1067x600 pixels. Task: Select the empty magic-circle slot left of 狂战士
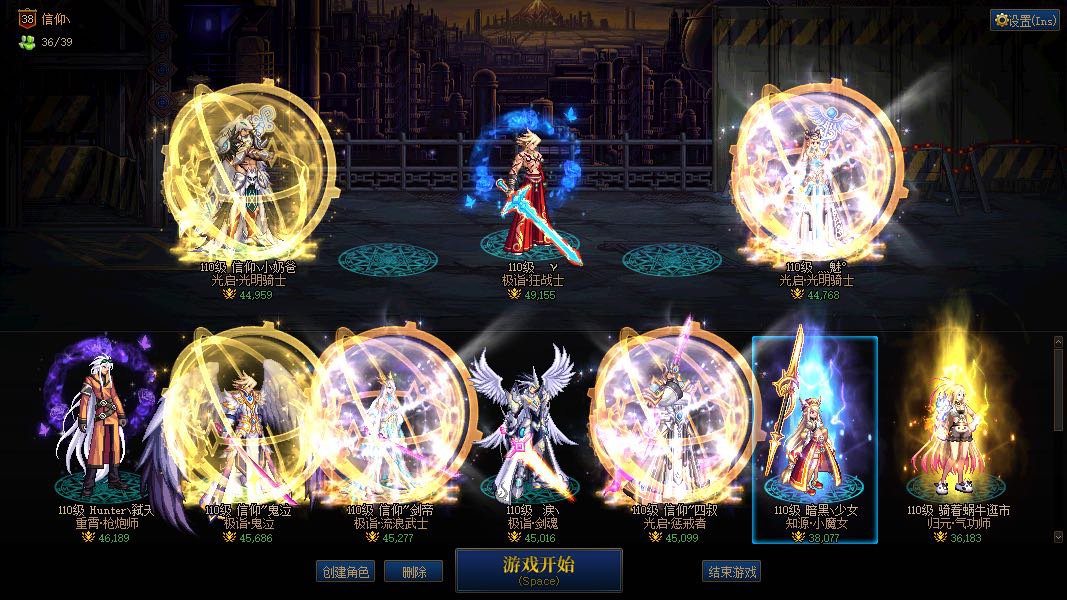tap(388, 260)
